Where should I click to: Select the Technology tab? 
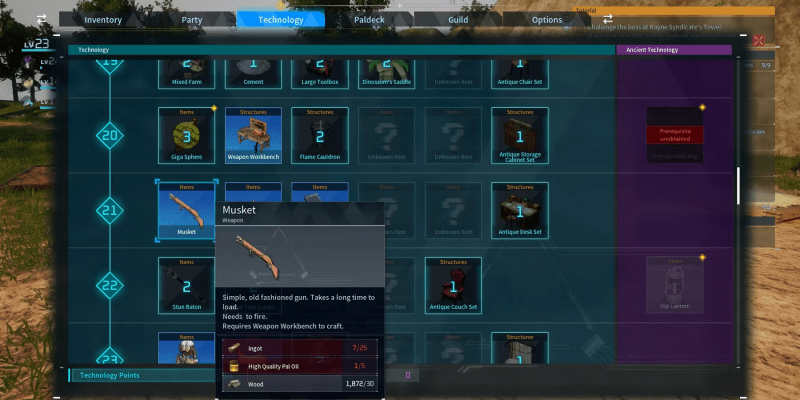click(x=281, y=19)
